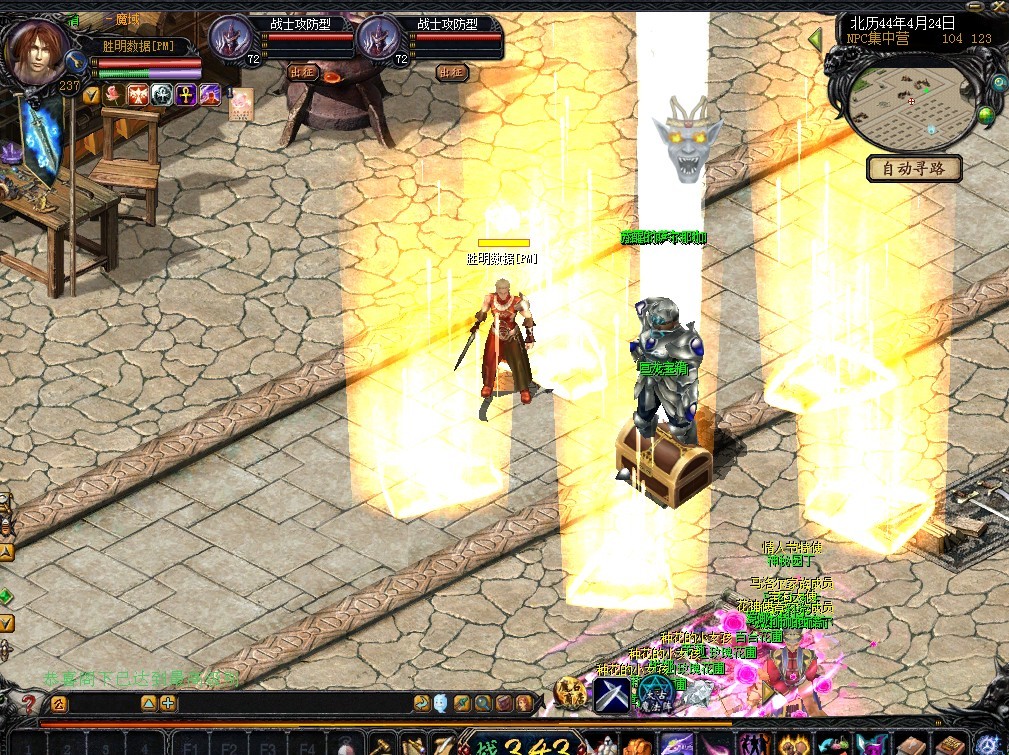Screen dimensions: 1009x755
Task: Click the gear icon in bottom bar
Action: tap(988, 745)
